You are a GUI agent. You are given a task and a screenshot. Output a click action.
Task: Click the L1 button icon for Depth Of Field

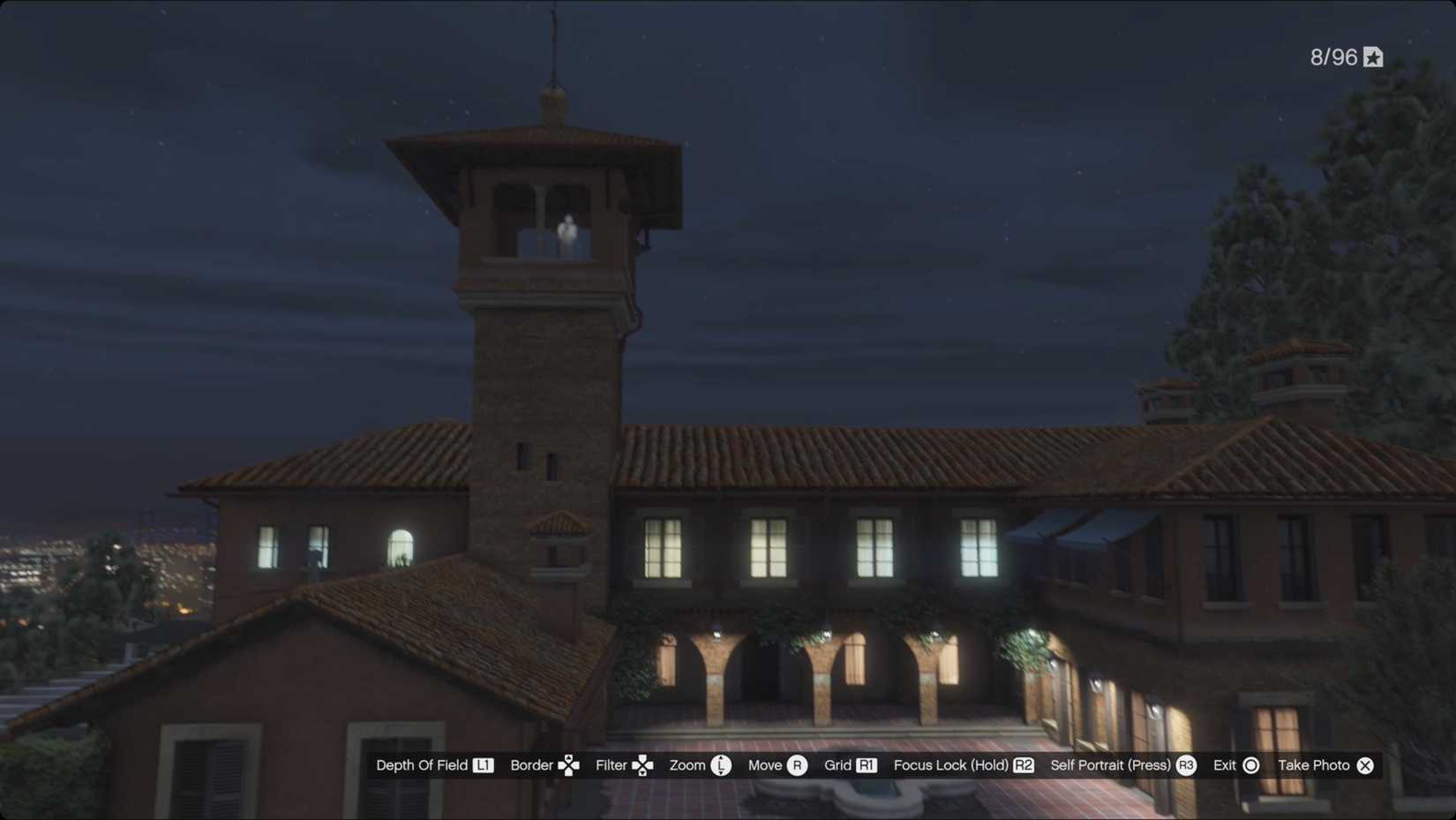(x=484, y=765)
